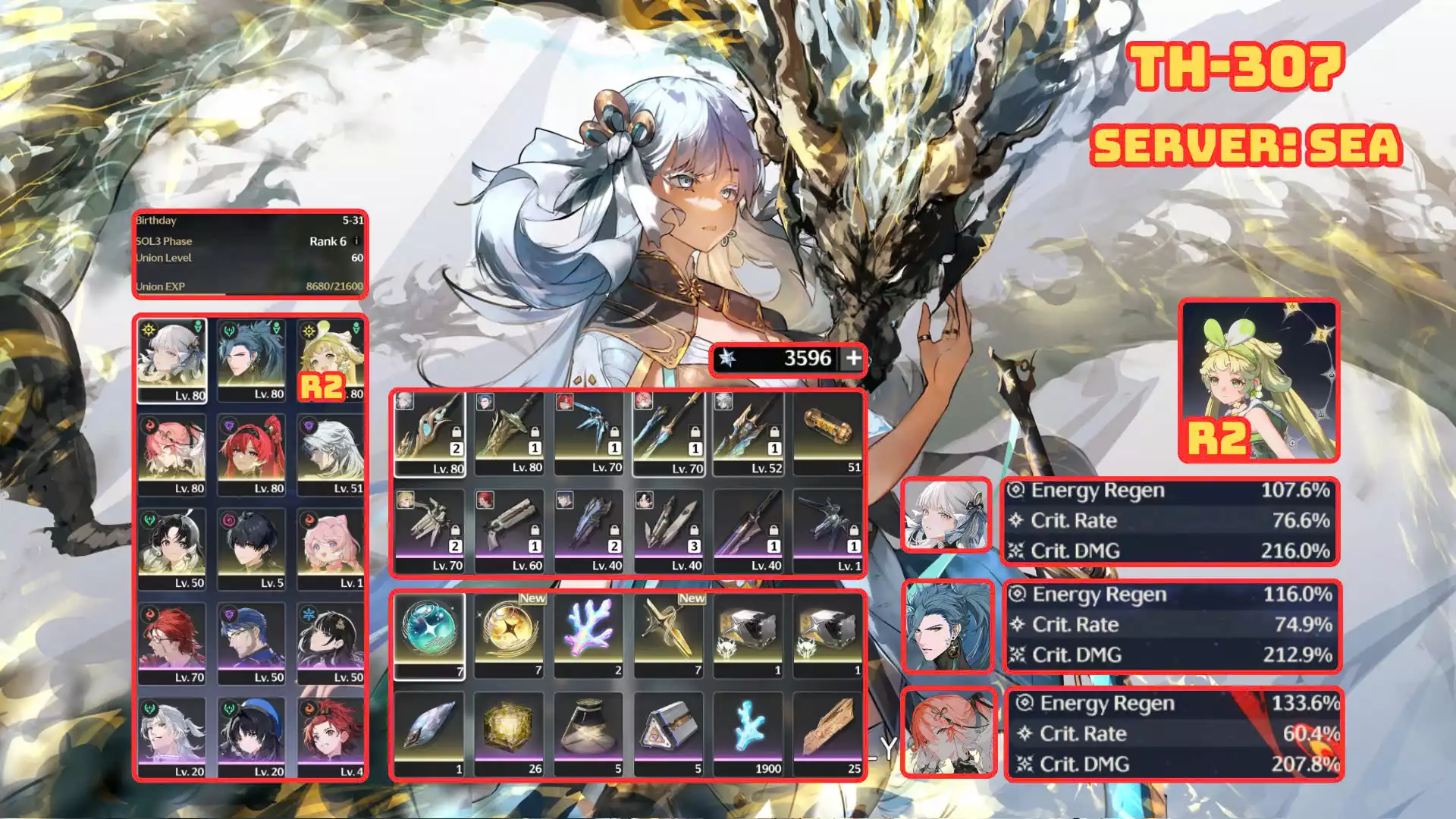Select the golden tube item numbered 51
The image size is (1456, 819).
point(827,434)
